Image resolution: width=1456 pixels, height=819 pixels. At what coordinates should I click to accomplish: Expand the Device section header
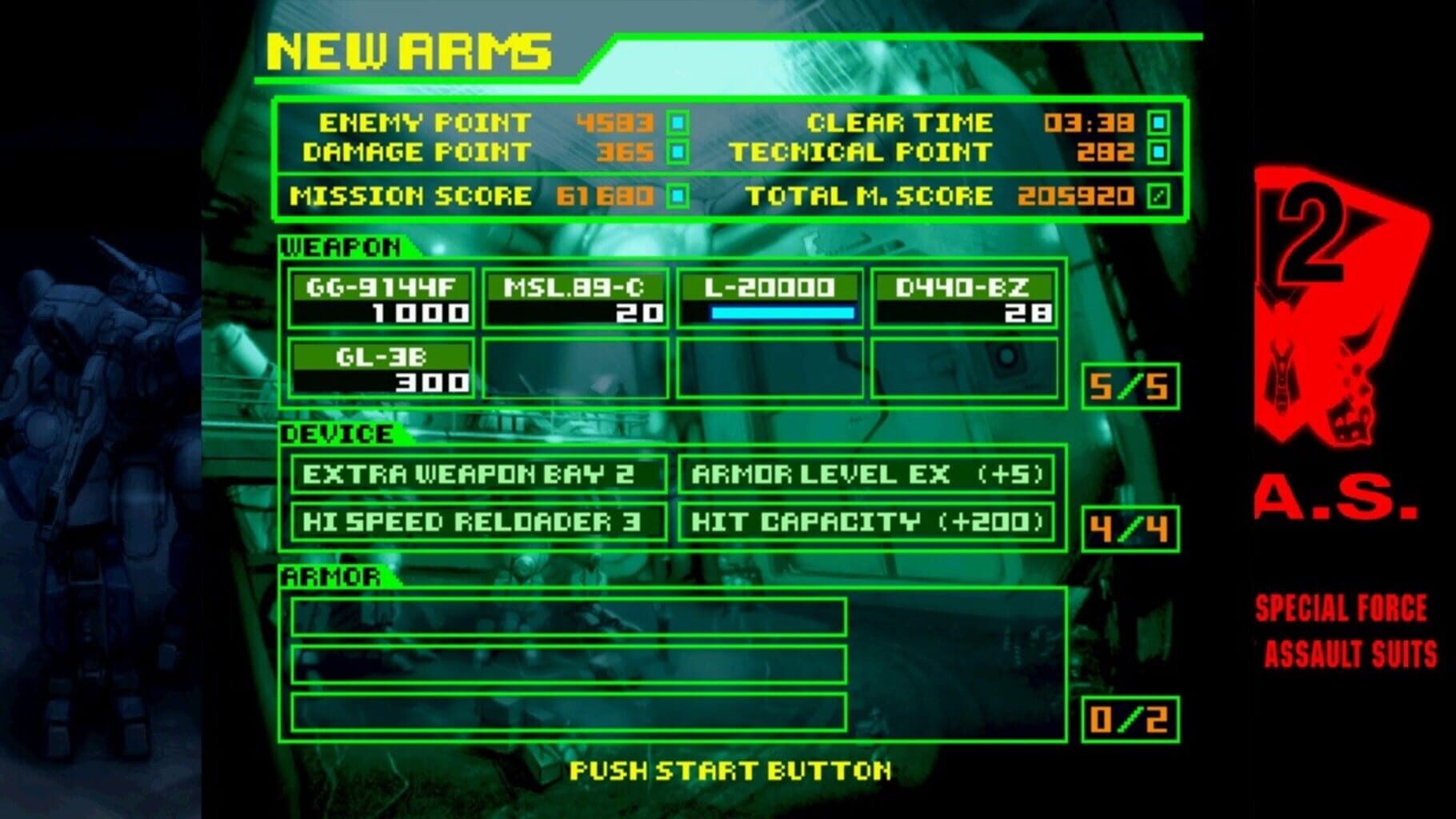point(336,434)
